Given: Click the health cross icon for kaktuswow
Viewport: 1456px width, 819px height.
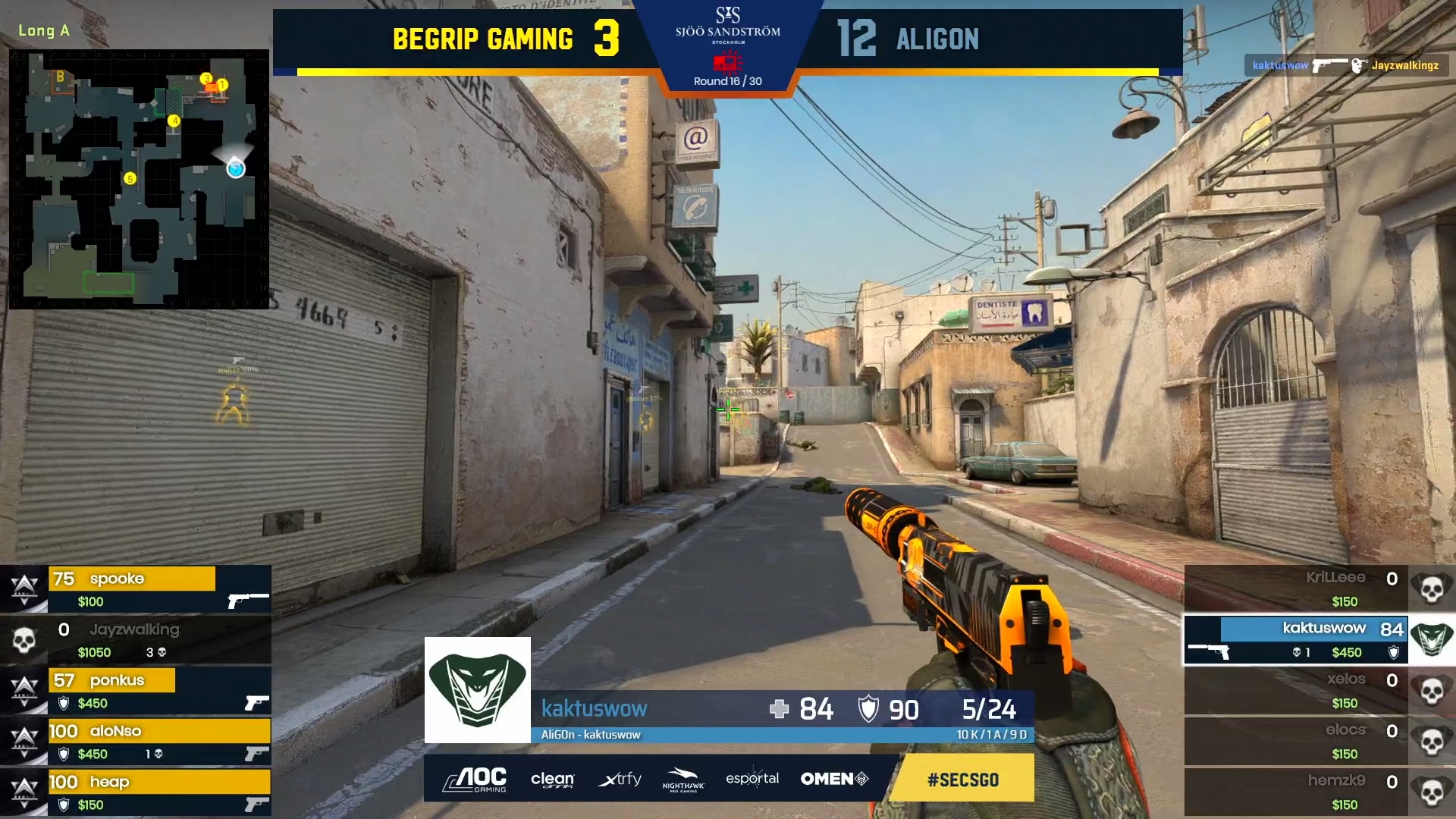Looking at the screenshot, I should coord(779,710).
